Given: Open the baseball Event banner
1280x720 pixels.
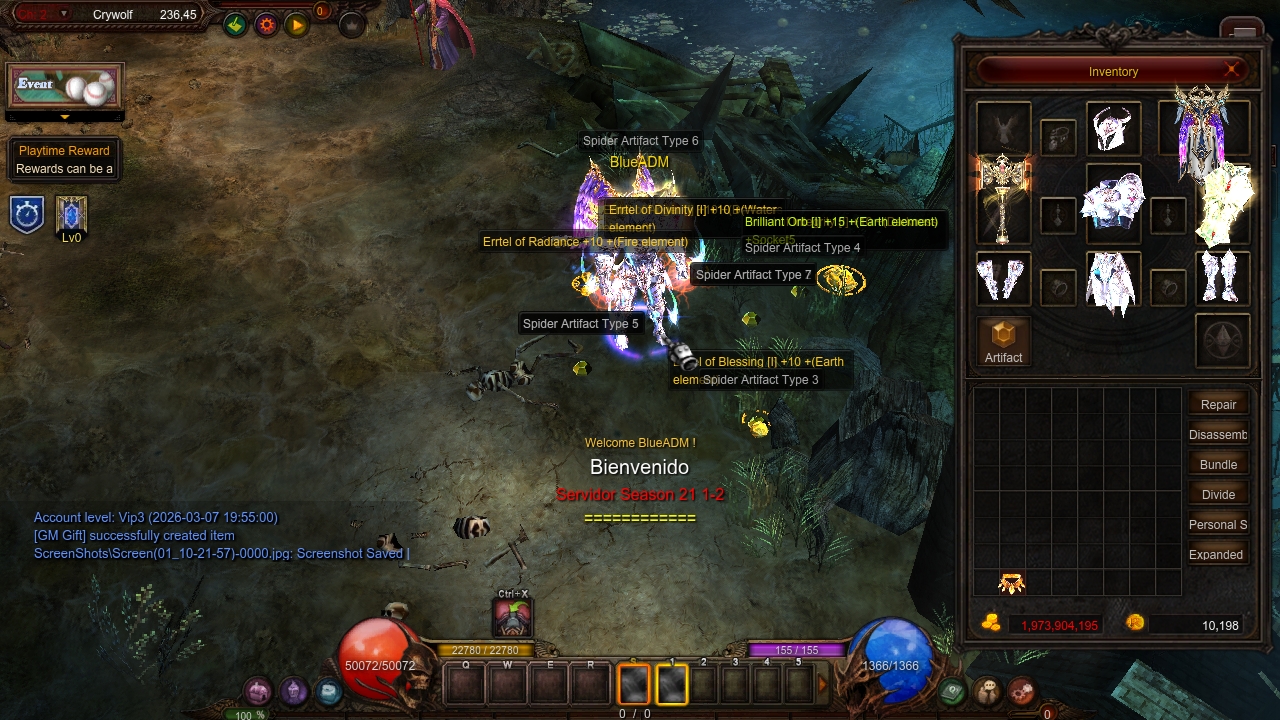Looking at the screenshot, I should coord(65,87).
